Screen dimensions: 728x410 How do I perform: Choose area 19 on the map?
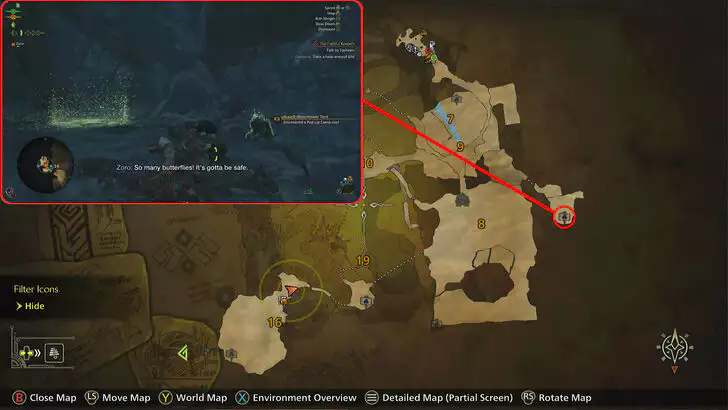(362, 261)
